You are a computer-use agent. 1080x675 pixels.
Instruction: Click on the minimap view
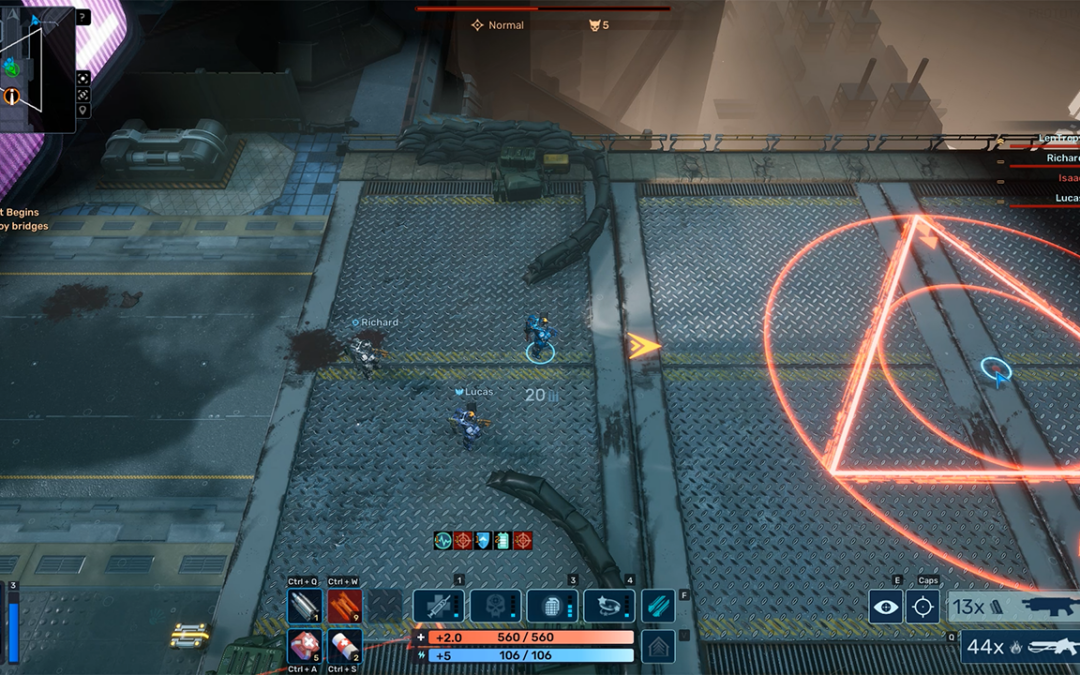tap(36, 70)
